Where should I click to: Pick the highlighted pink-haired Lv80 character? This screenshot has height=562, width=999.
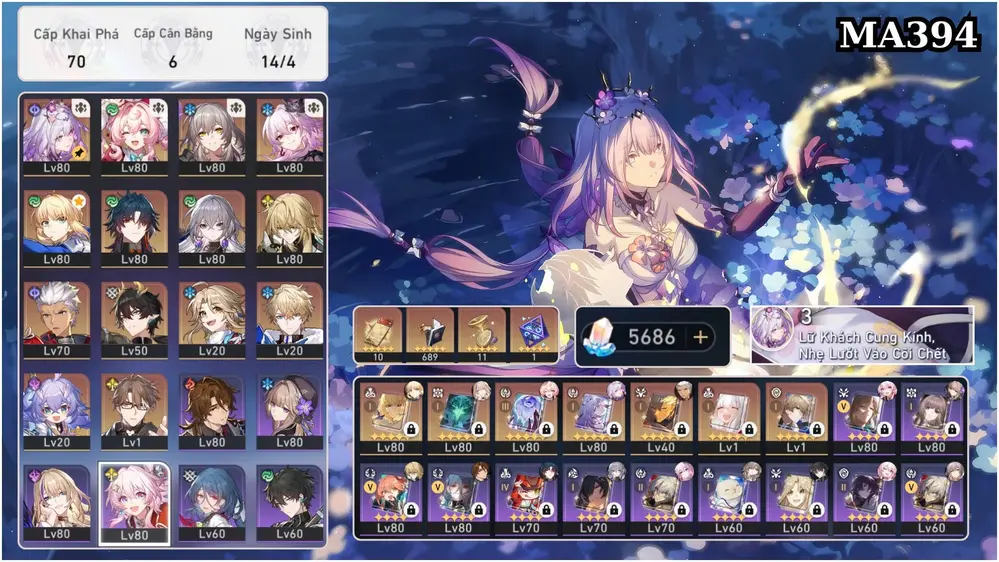point(134,503)
